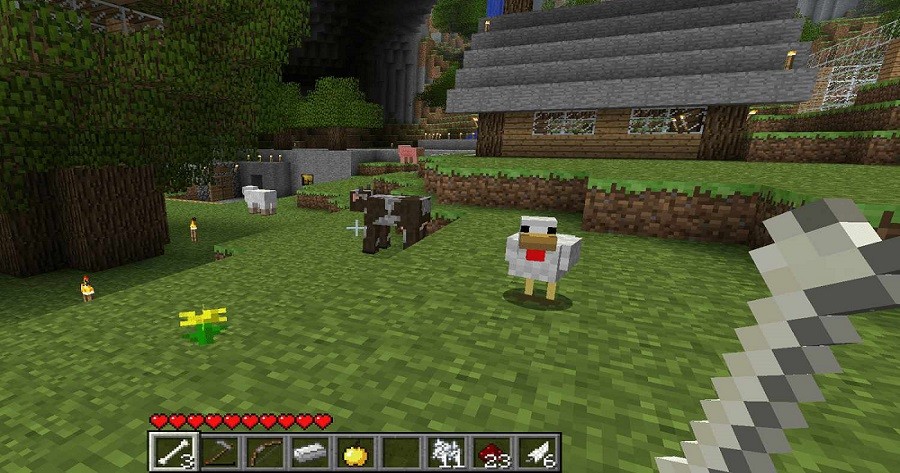
Task: Pick the golden apple slot
Action: [354, 453]
